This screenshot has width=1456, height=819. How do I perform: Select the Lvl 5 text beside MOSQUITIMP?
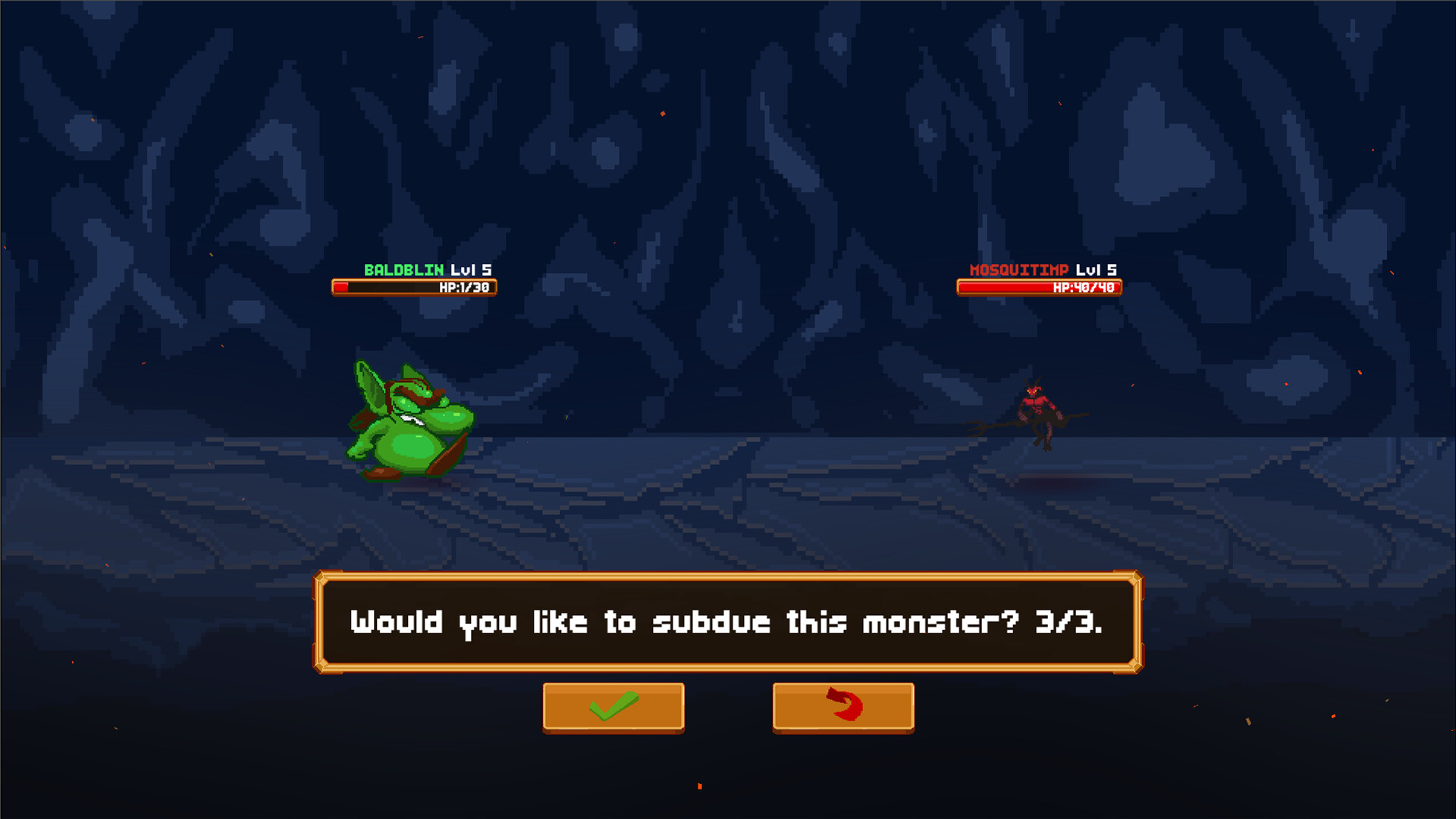click(1098, 268)
